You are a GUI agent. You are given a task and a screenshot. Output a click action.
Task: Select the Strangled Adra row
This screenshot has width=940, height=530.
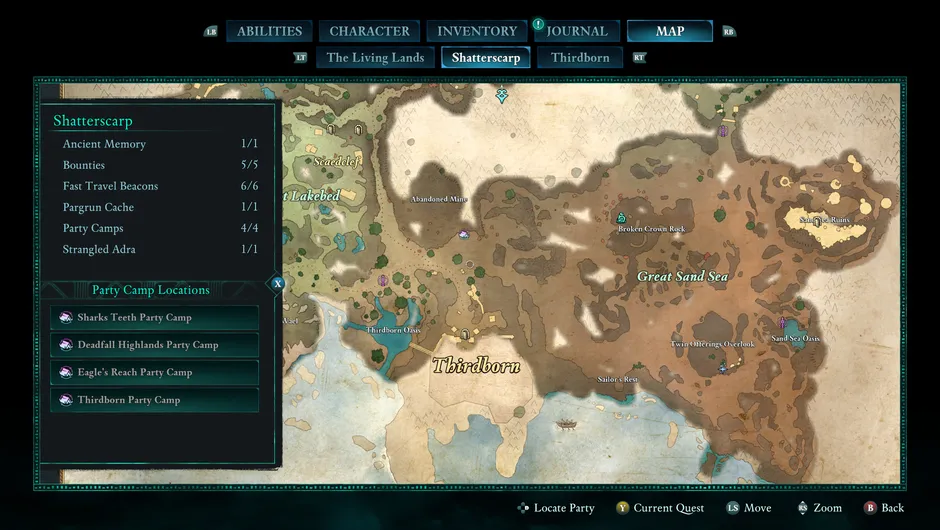coord(160,249)
